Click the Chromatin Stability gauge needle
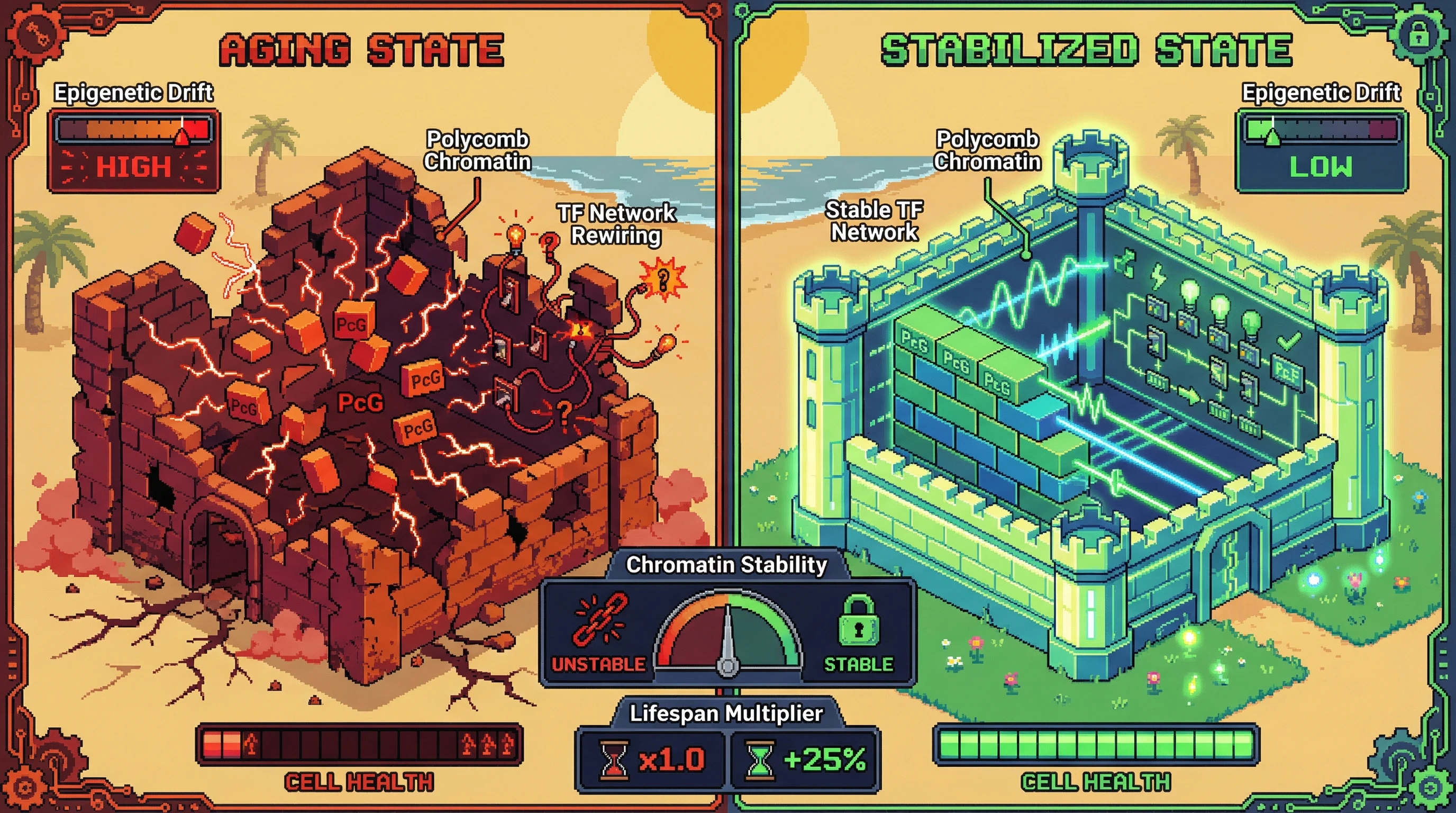This screenshot has width=1456, height=813. click(728, 639)
